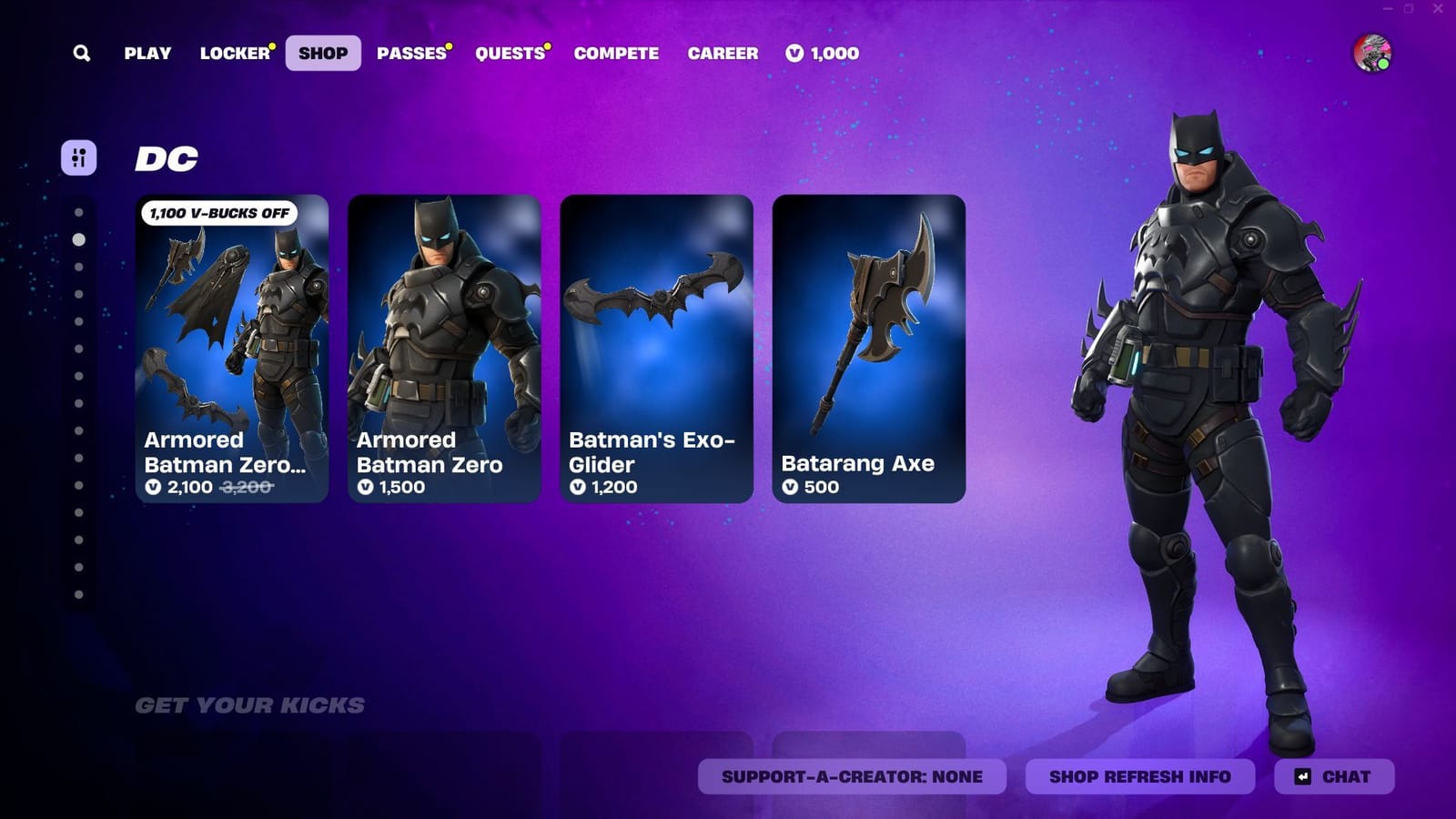Viewport: 1456px width, 819px height.
Task: Click the Play menu item
Action: [x=147, y=54]
